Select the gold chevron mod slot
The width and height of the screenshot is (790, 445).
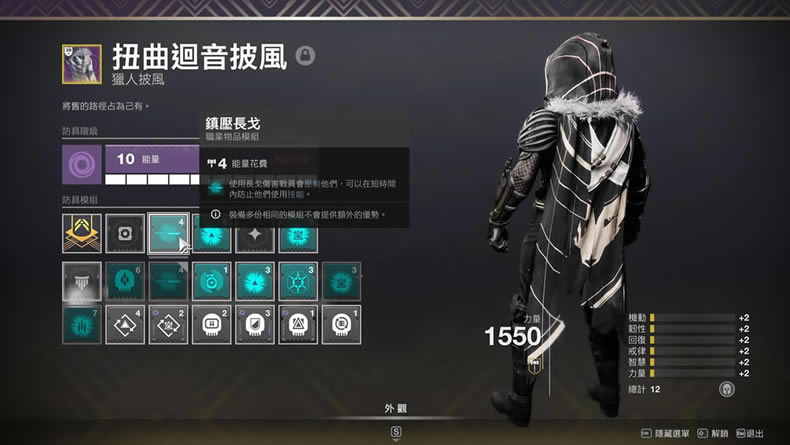coord(81,234)
